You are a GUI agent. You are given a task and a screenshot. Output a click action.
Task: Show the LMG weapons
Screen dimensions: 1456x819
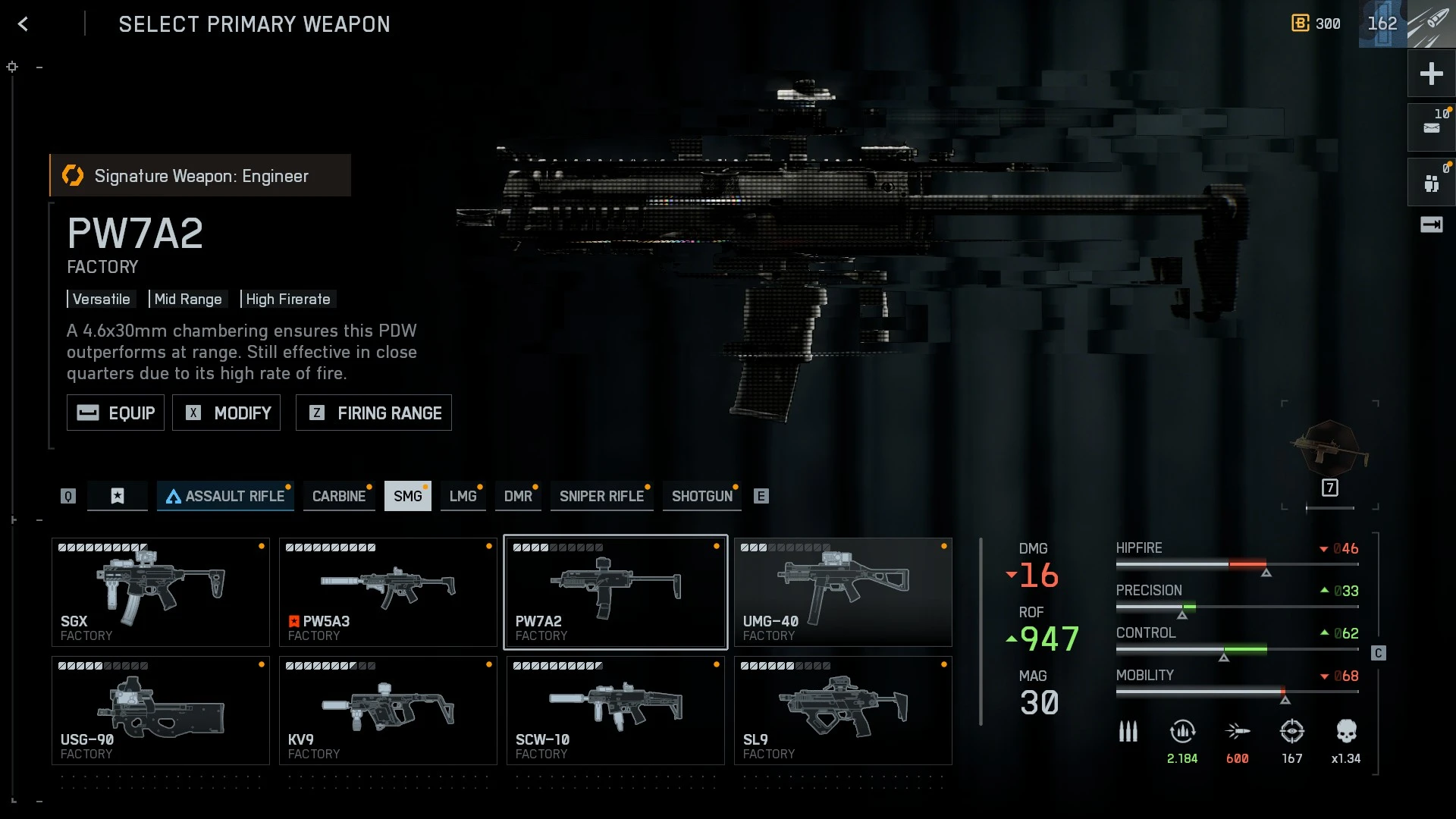tap(463, 496)
